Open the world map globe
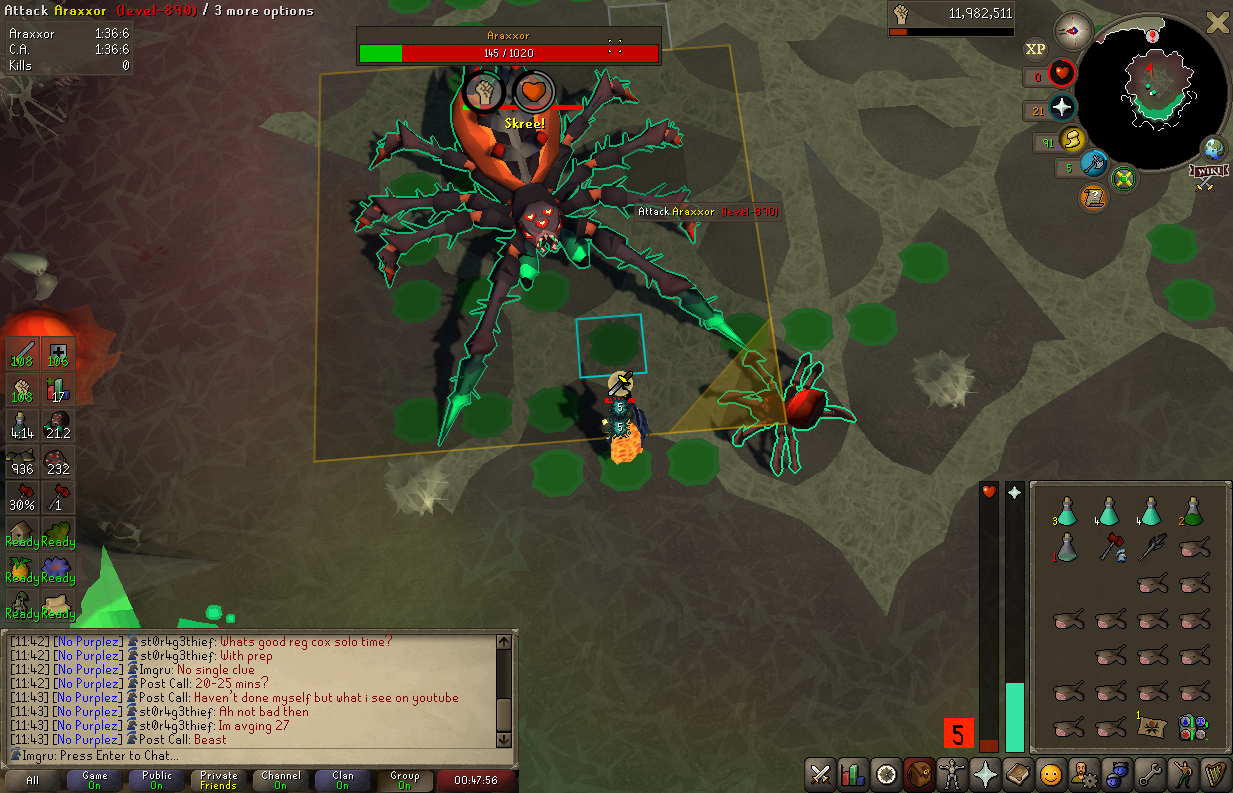 click(x=1214, y=149)
